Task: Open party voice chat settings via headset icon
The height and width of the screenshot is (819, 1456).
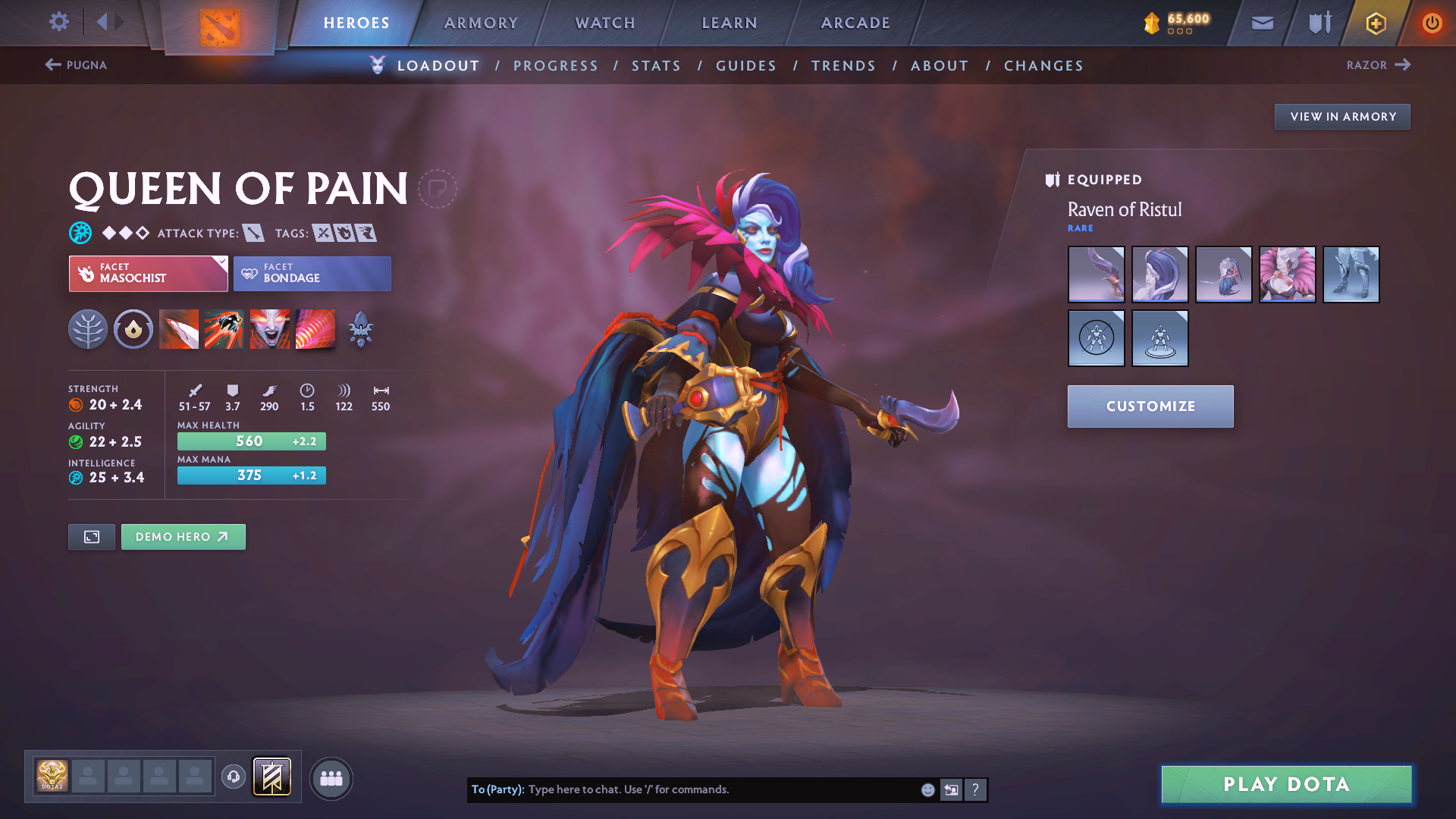Action: [x=233, y=778]
